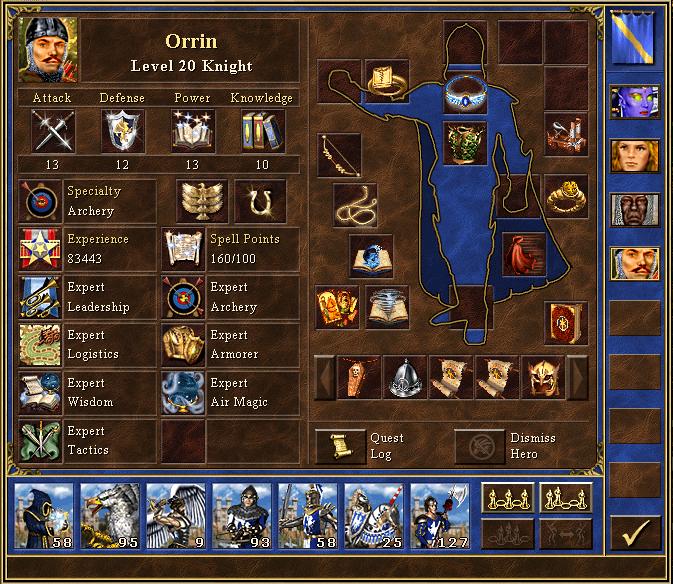The height and width of the screenshot is (584, 673).
Task: Show Expert Archery secondary skill info
Action: pyautogui.click(x=184, y=297)
